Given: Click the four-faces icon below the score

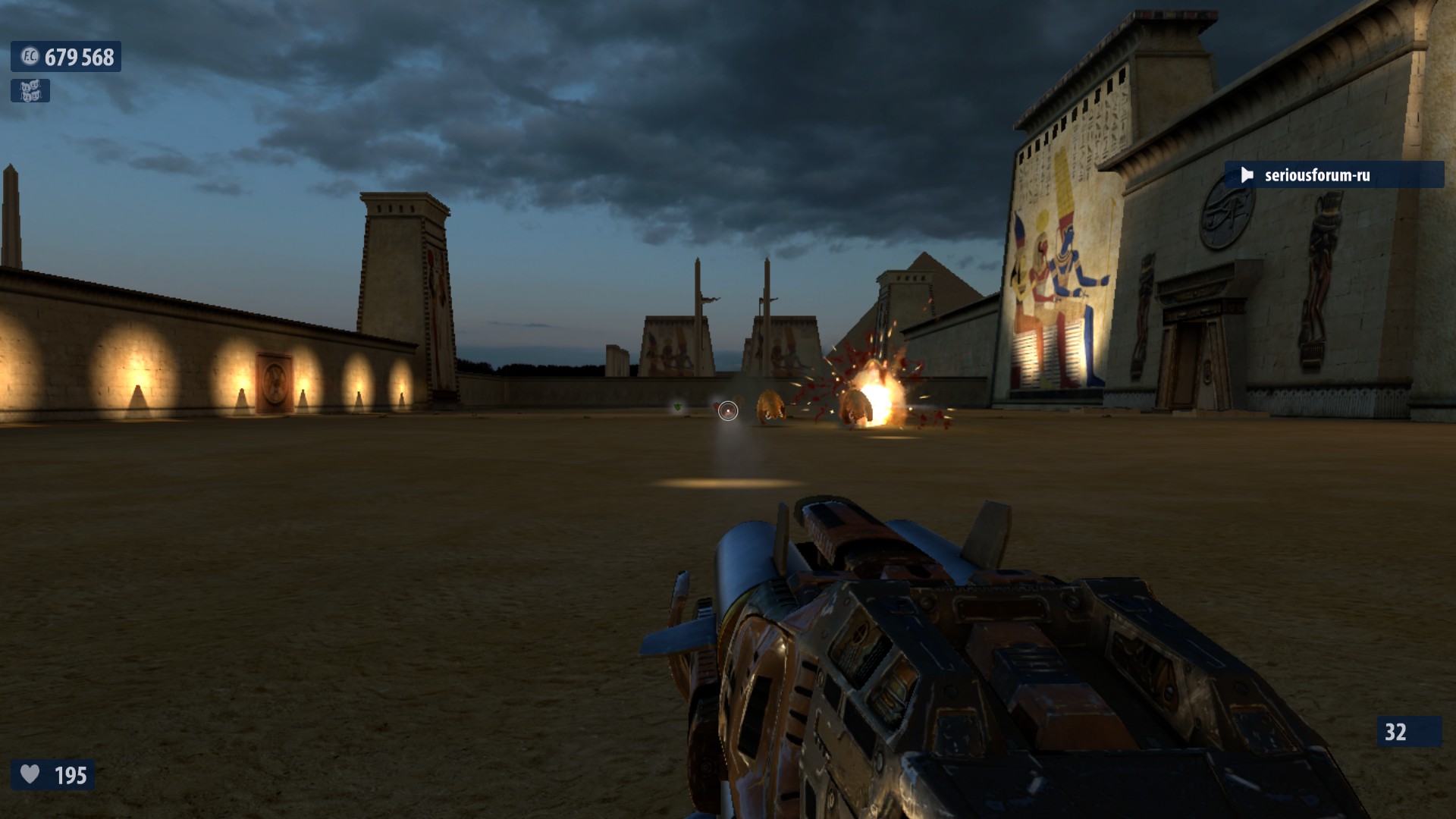Looking at the screenshot, I should [30, 91].
